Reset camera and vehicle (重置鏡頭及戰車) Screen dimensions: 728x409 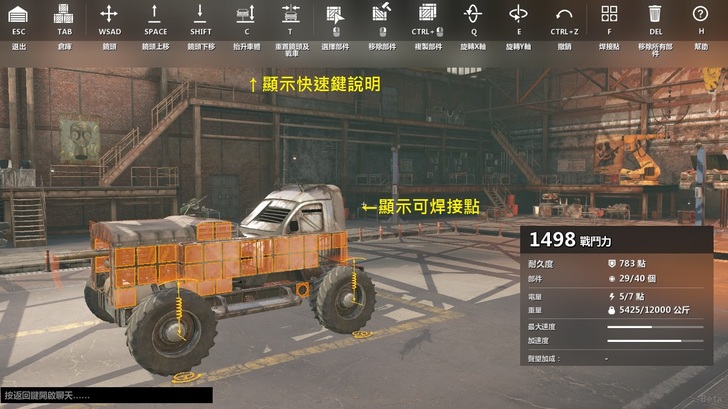coord(290,14)
